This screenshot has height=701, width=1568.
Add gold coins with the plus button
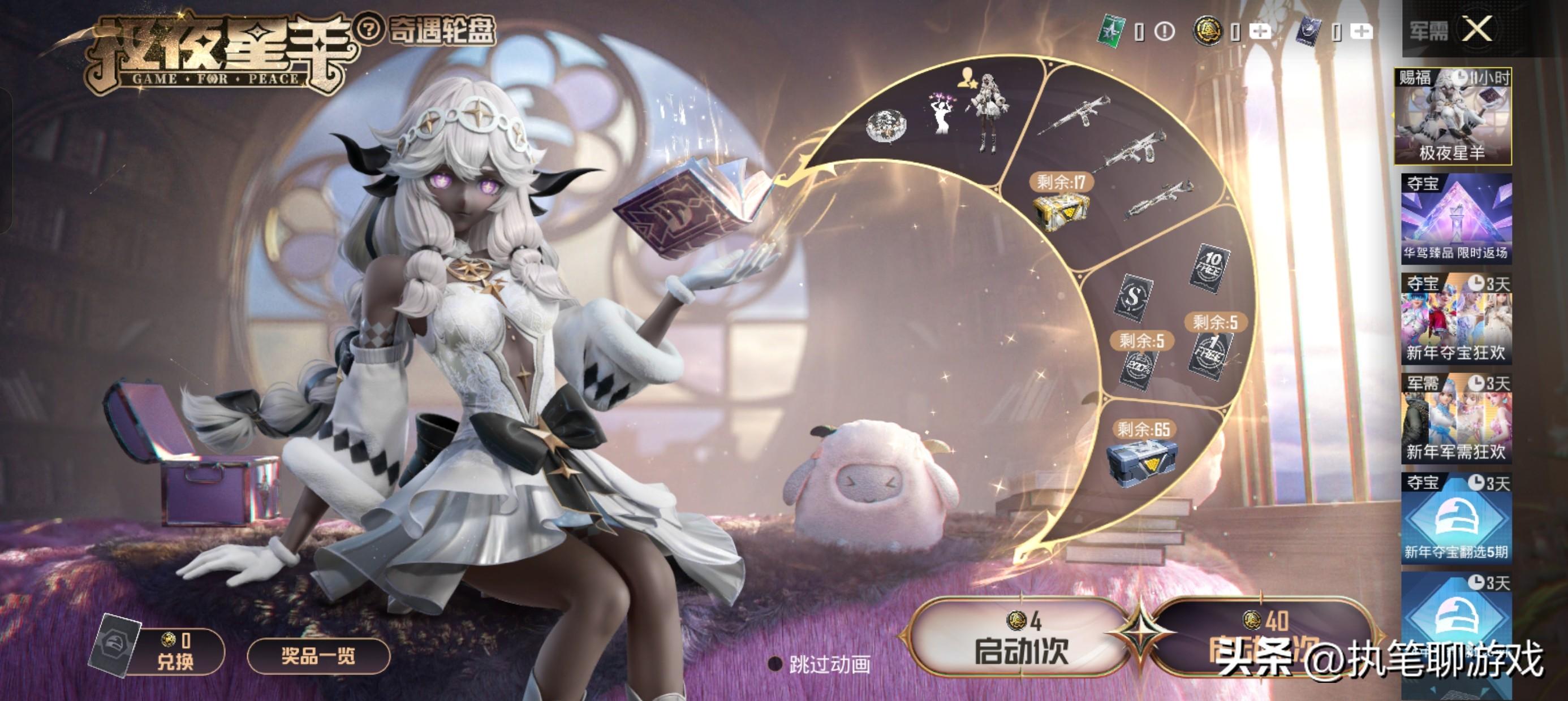[x=1259, y=31]
